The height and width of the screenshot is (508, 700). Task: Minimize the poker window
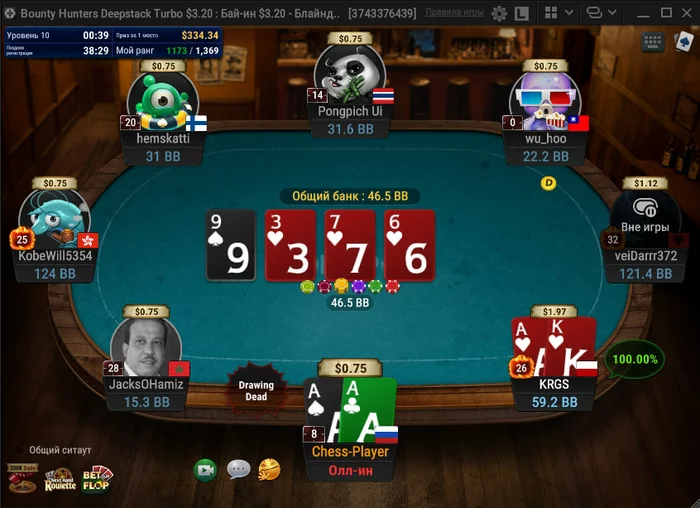(643, 14)
